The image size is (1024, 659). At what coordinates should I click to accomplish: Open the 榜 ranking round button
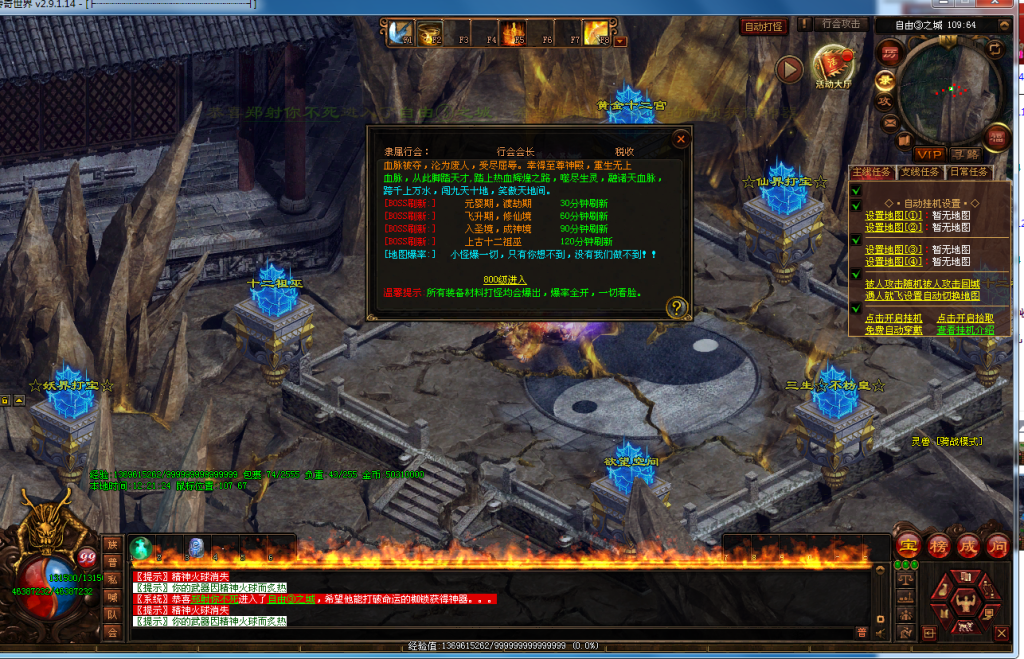[938, 546]
